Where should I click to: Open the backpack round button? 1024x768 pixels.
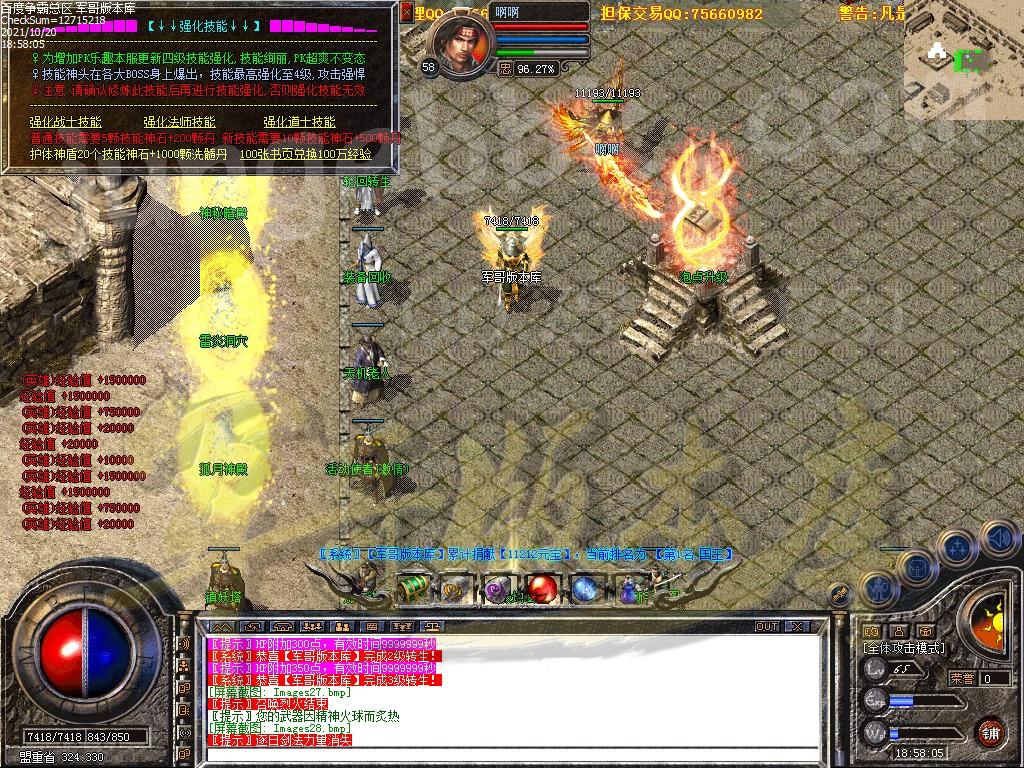(918, 567)
